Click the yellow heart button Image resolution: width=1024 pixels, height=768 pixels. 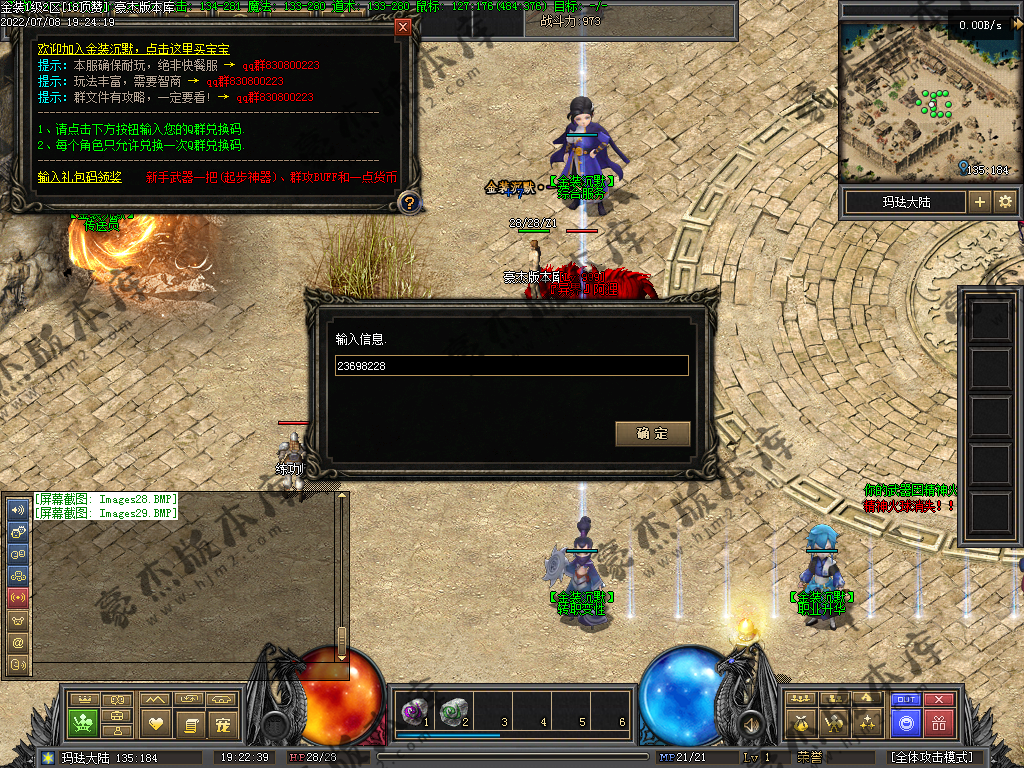(x=154, y=722)
